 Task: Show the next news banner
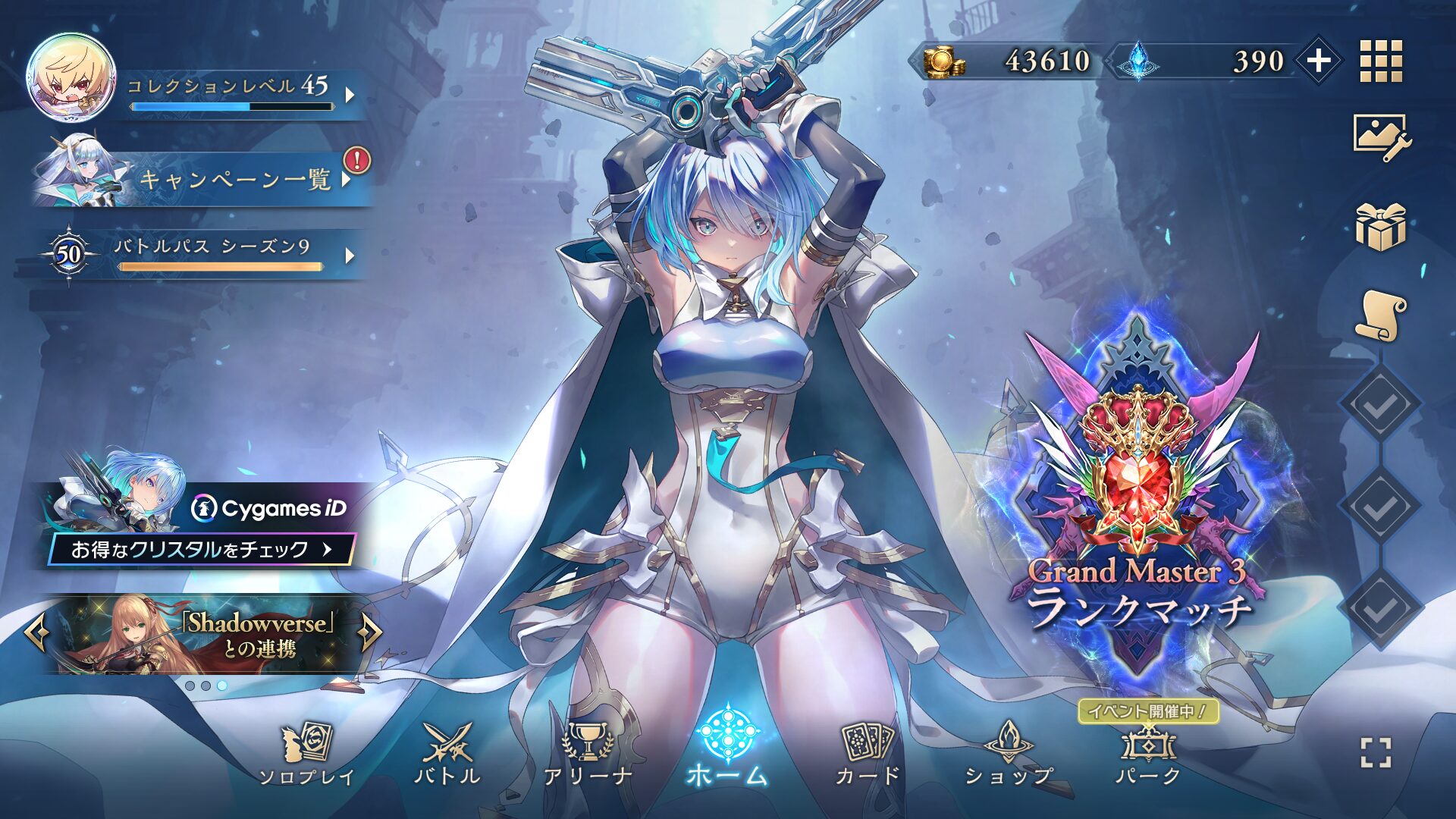coord(371,632)
